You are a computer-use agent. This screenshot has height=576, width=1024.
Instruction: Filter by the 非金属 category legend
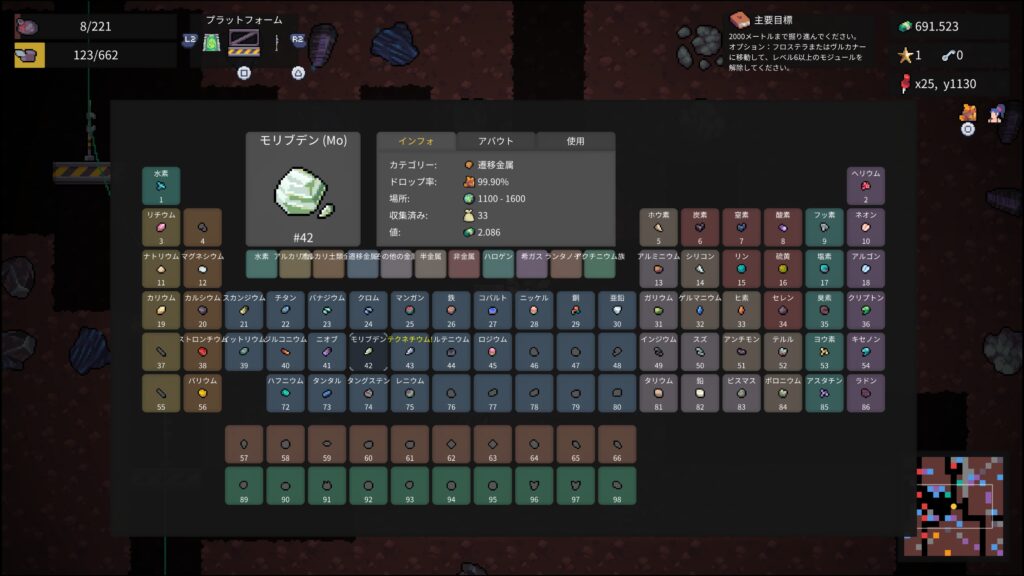point(464,264)
